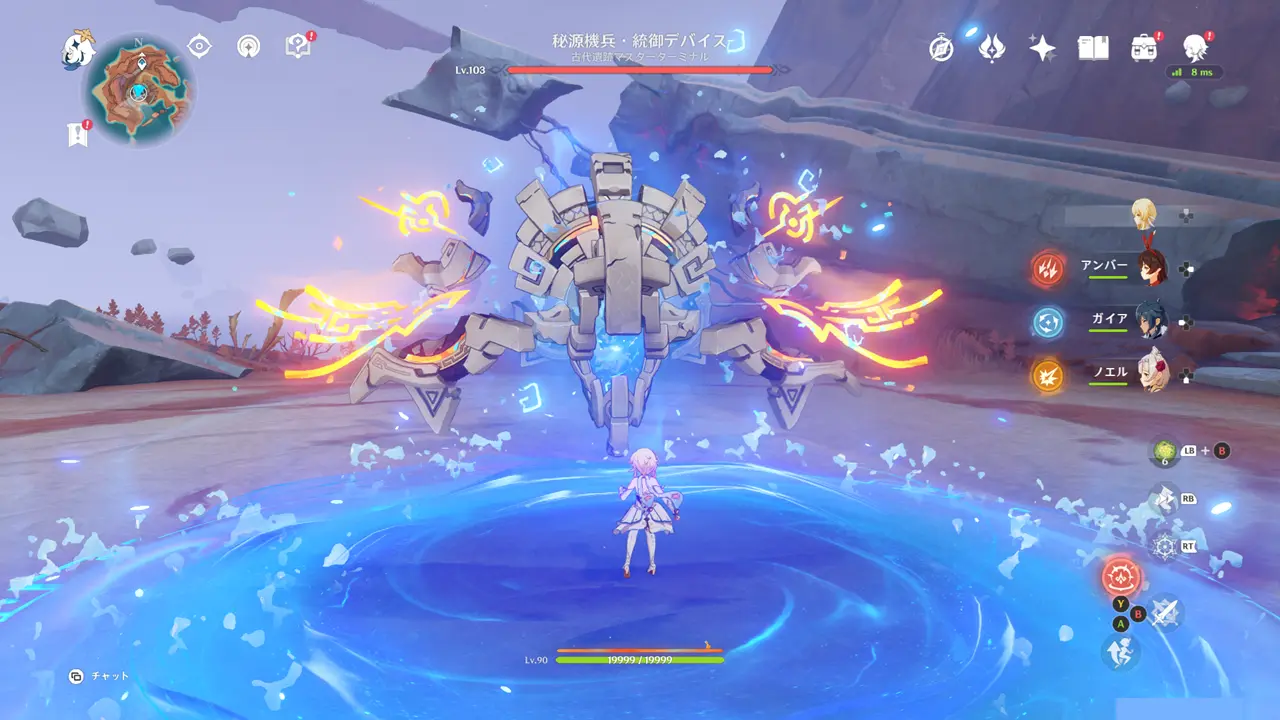1280x720 pixels.
Task: Open the quest bookmark icon below Paimon
Action: coord(78,134)
